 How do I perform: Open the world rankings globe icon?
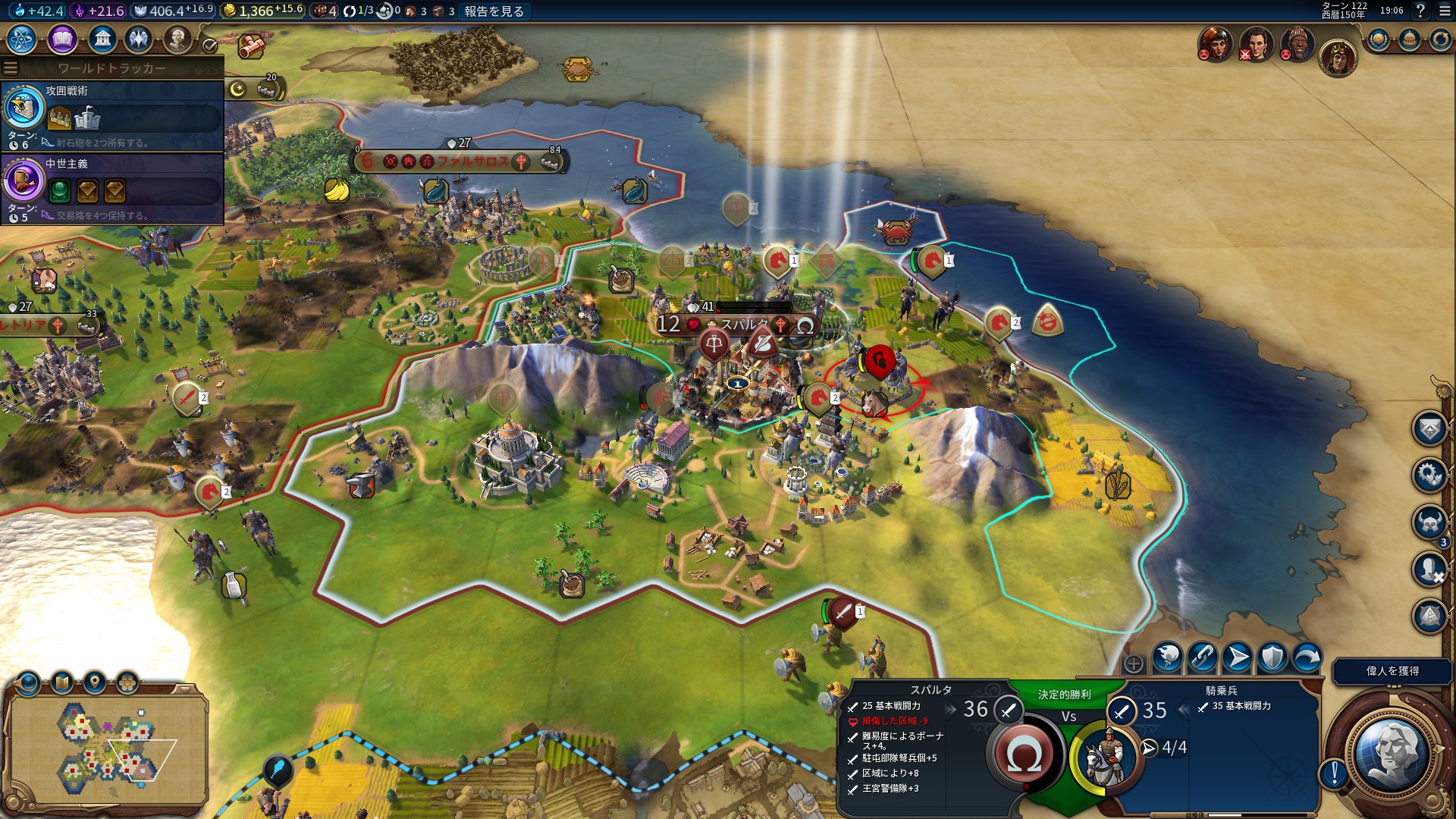[1378, 39]
